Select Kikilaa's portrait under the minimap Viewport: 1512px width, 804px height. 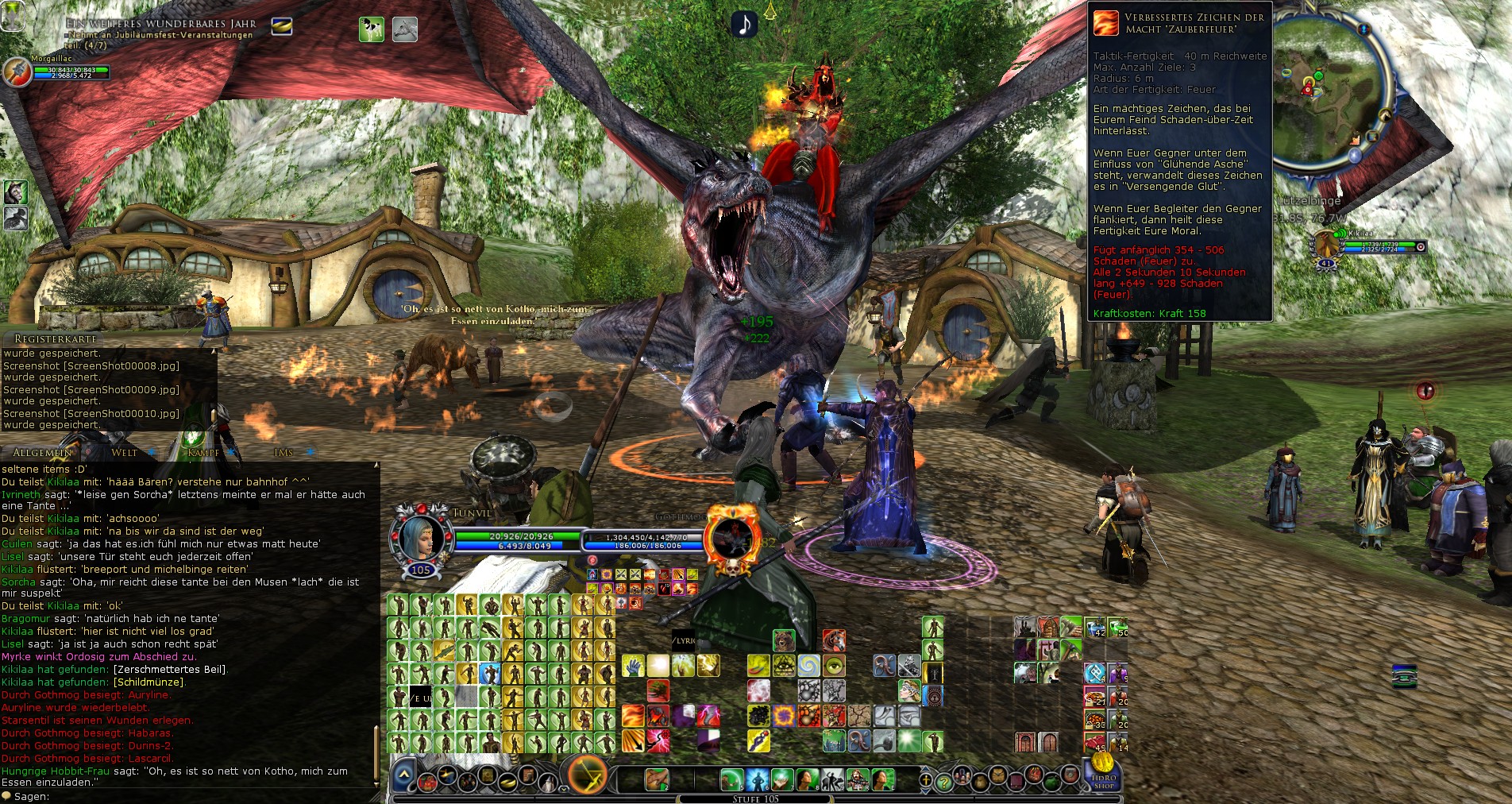coord(1326,245)
